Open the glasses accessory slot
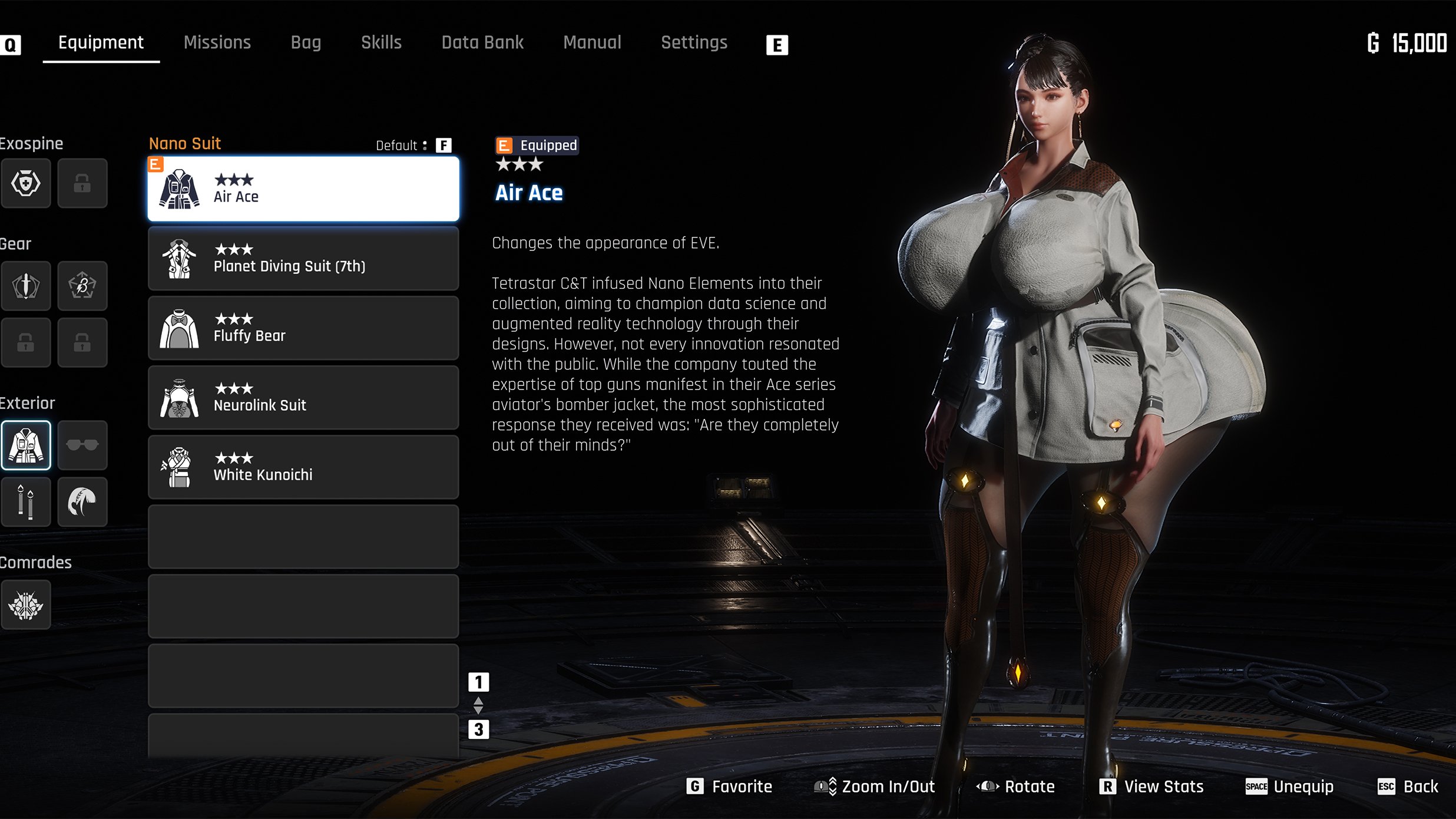The width and height of the screenshot is (1456, 819). click(x=82, y=445)
